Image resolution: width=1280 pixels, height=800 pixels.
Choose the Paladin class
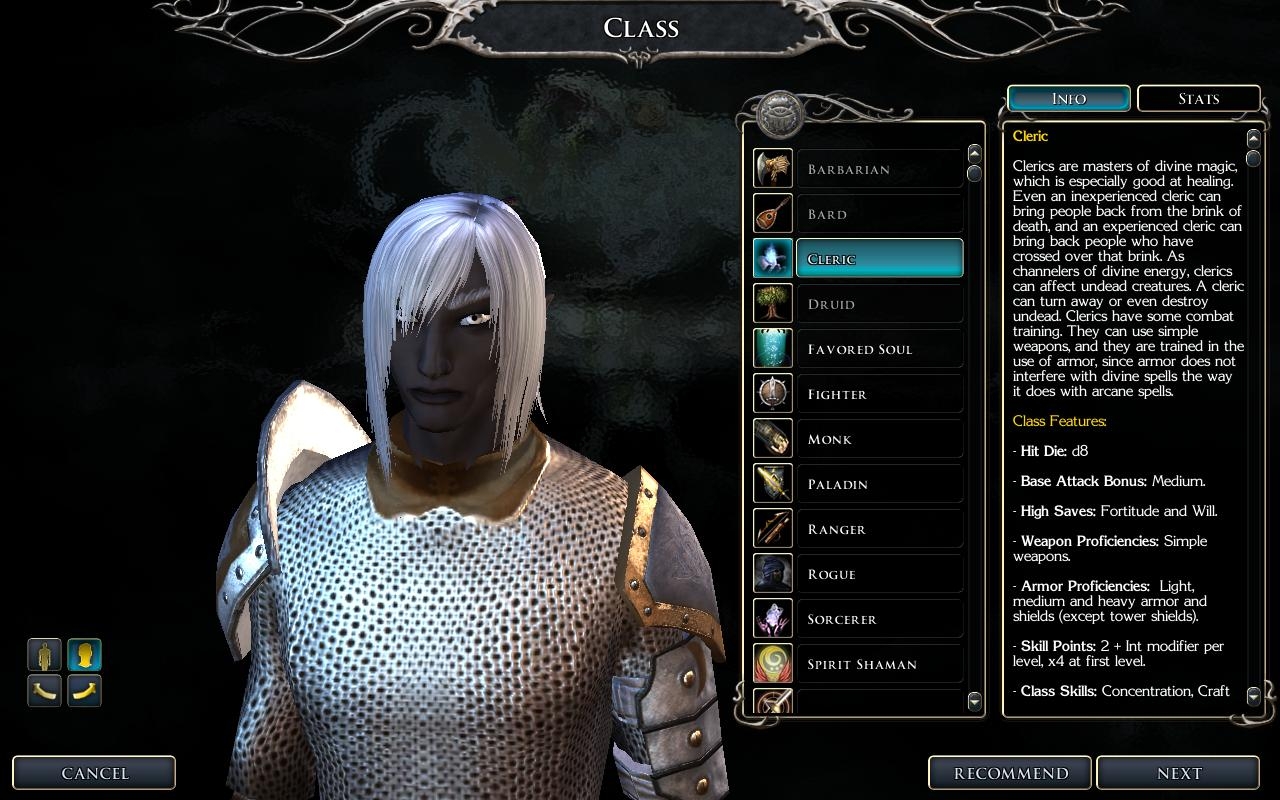point(878,484)
